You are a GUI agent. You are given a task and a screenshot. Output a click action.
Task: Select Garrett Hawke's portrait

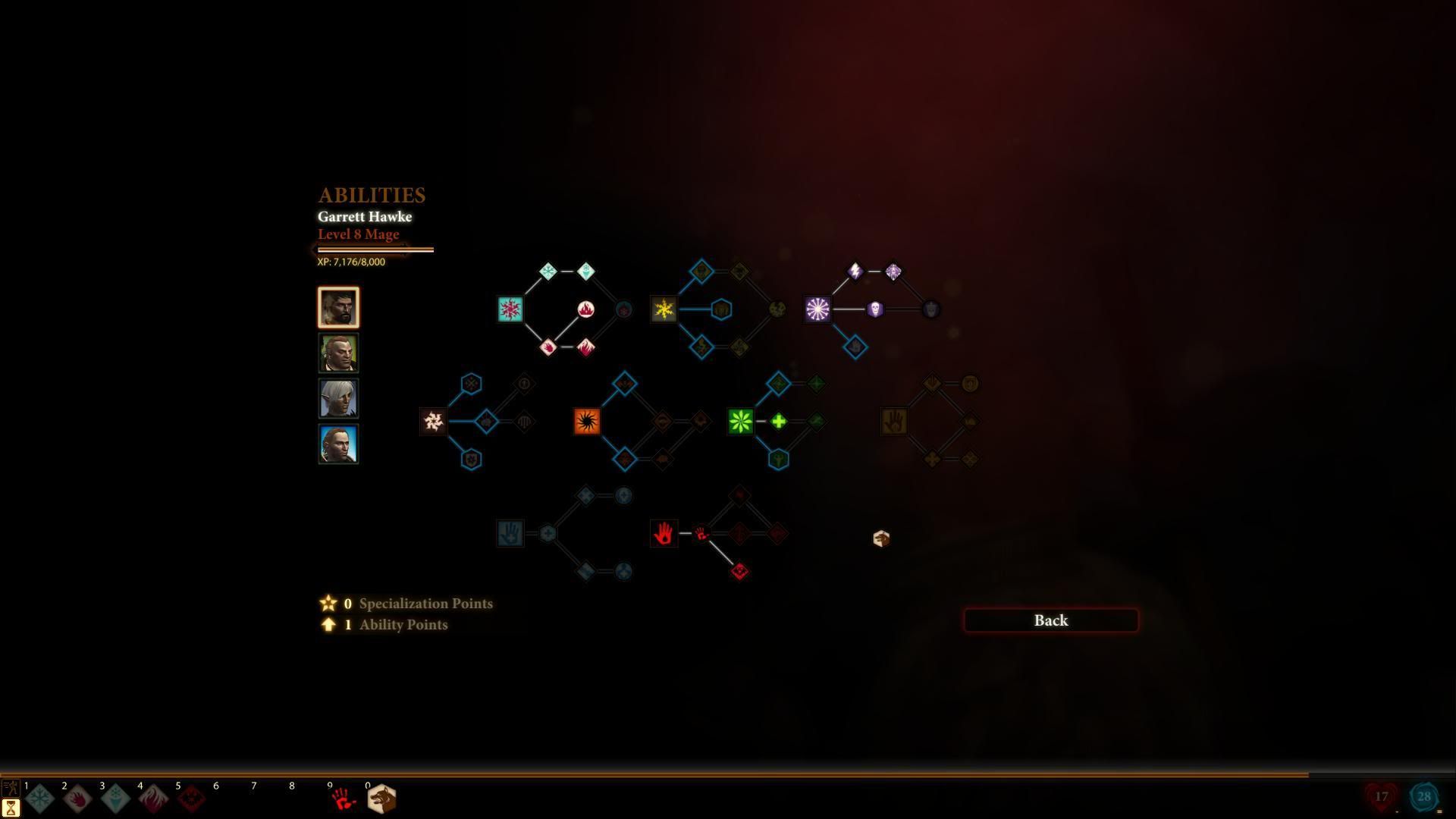point(338,307)
